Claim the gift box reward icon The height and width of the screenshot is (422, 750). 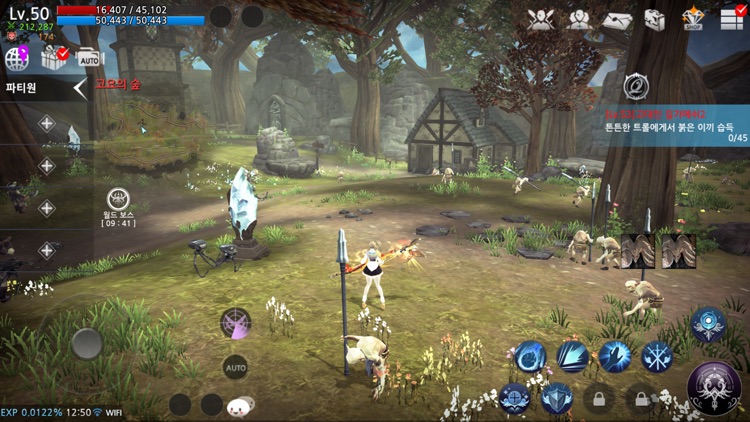pyautogui.click(x=53, y=59)
